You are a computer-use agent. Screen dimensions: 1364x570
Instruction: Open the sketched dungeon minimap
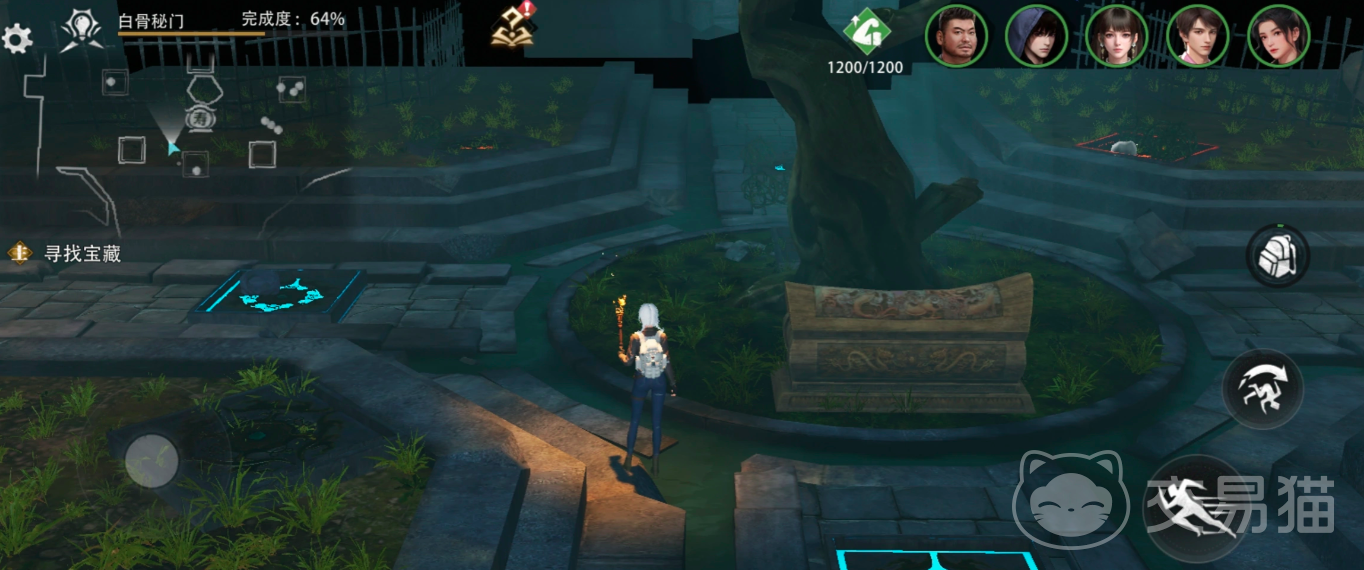pyautogui.click(x=190, y=125)
